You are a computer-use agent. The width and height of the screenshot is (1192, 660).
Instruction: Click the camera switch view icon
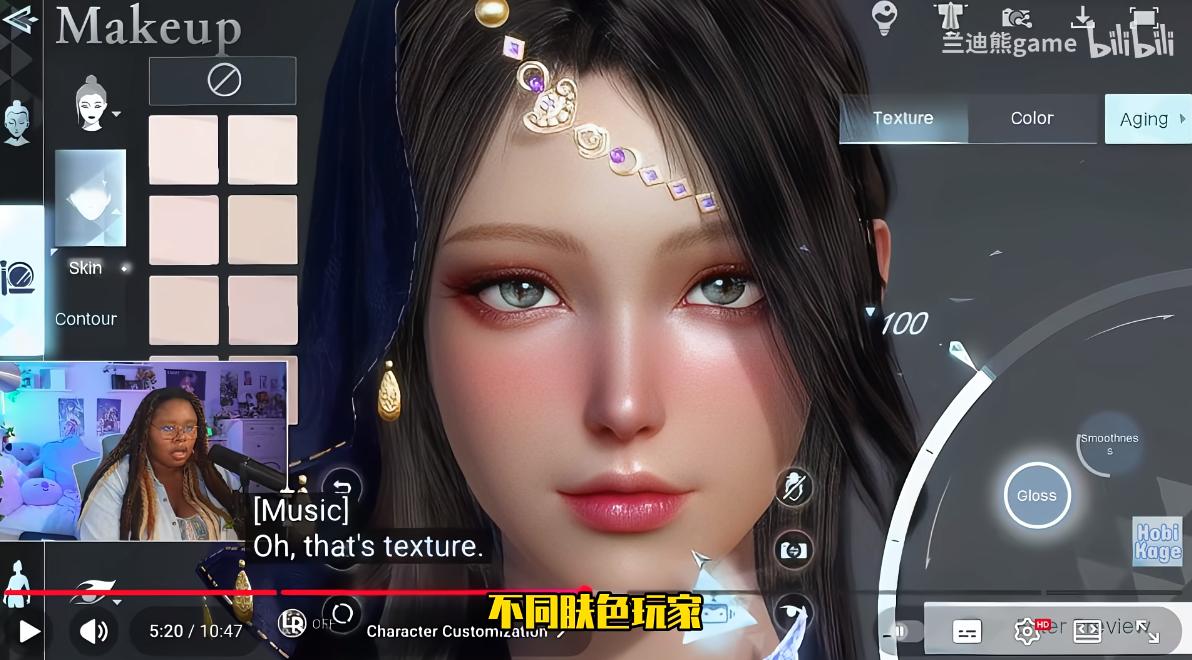coord(793,550)
